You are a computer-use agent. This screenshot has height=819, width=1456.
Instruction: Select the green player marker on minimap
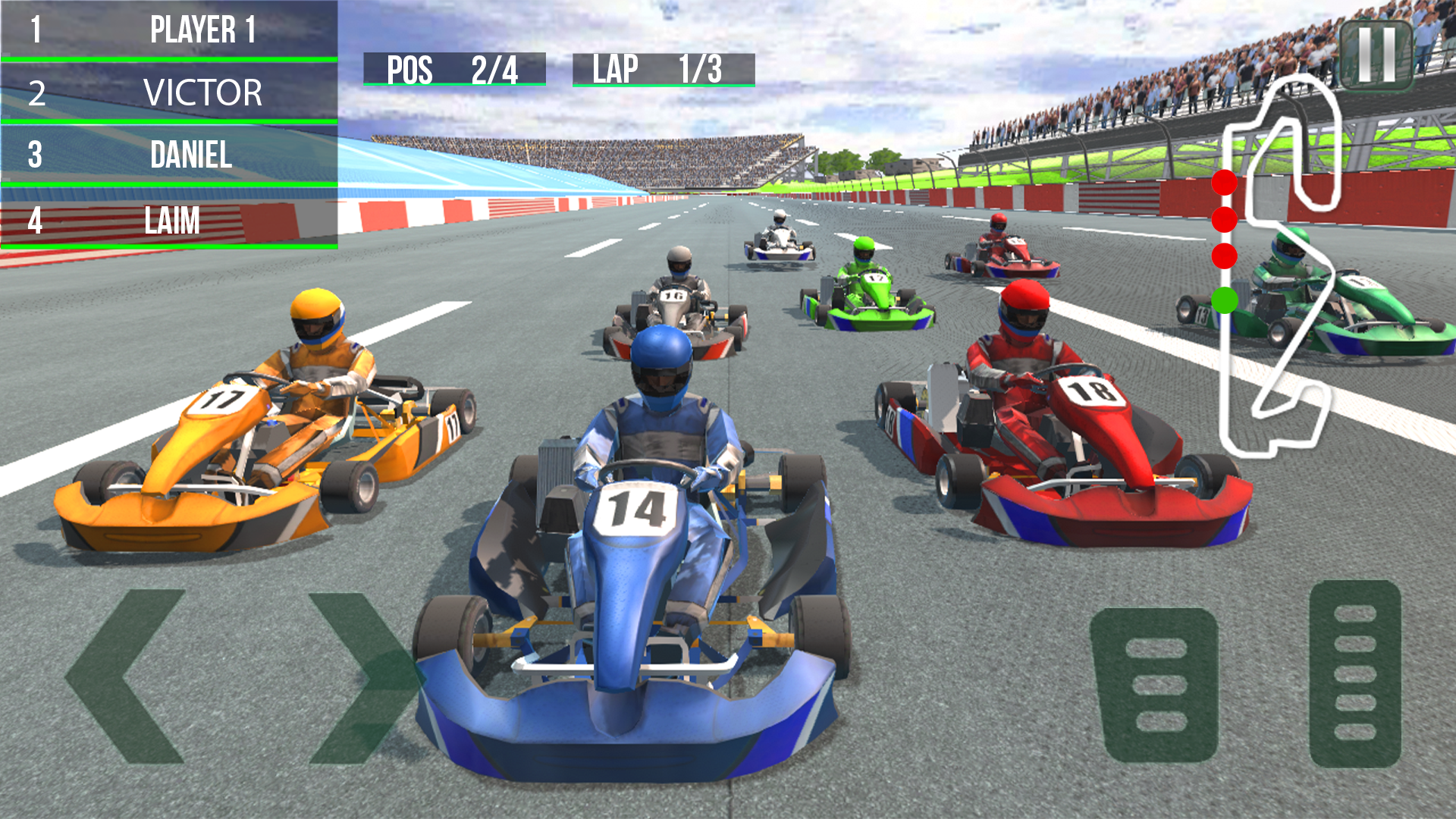point(1223,300)
